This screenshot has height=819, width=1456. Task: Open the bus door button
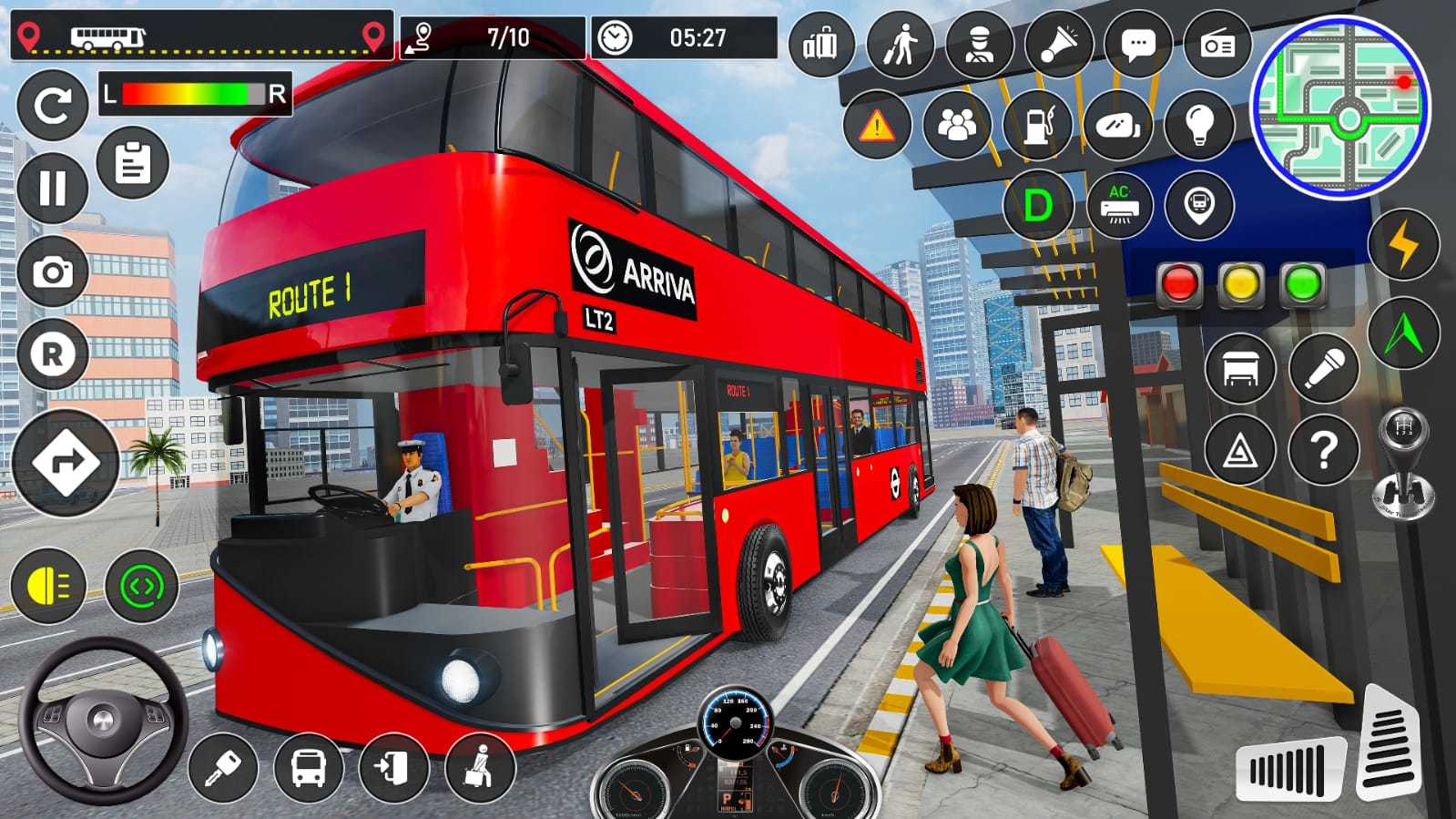tap(395, 768)
